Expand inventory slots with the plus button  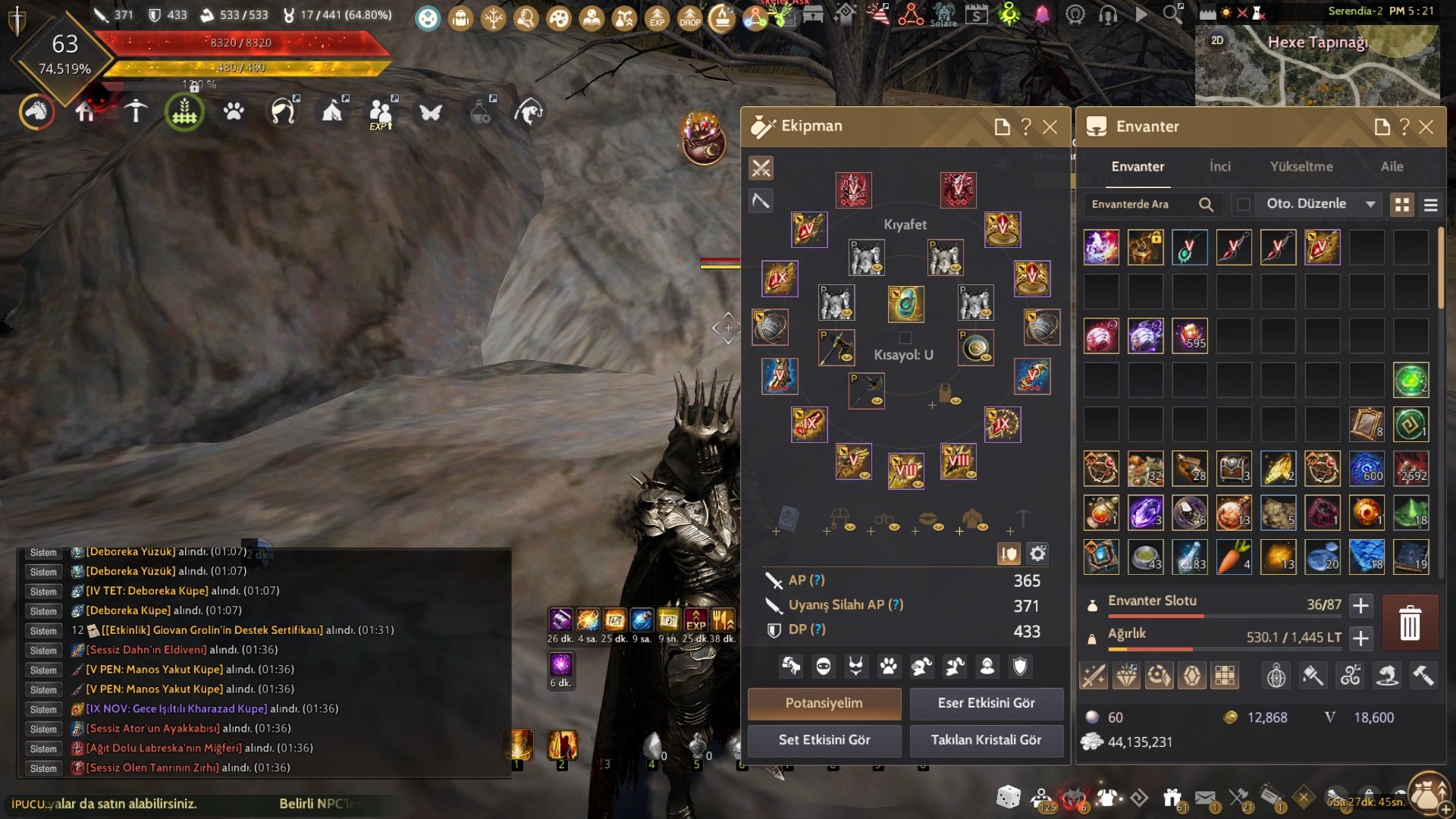click(1361, 606)
